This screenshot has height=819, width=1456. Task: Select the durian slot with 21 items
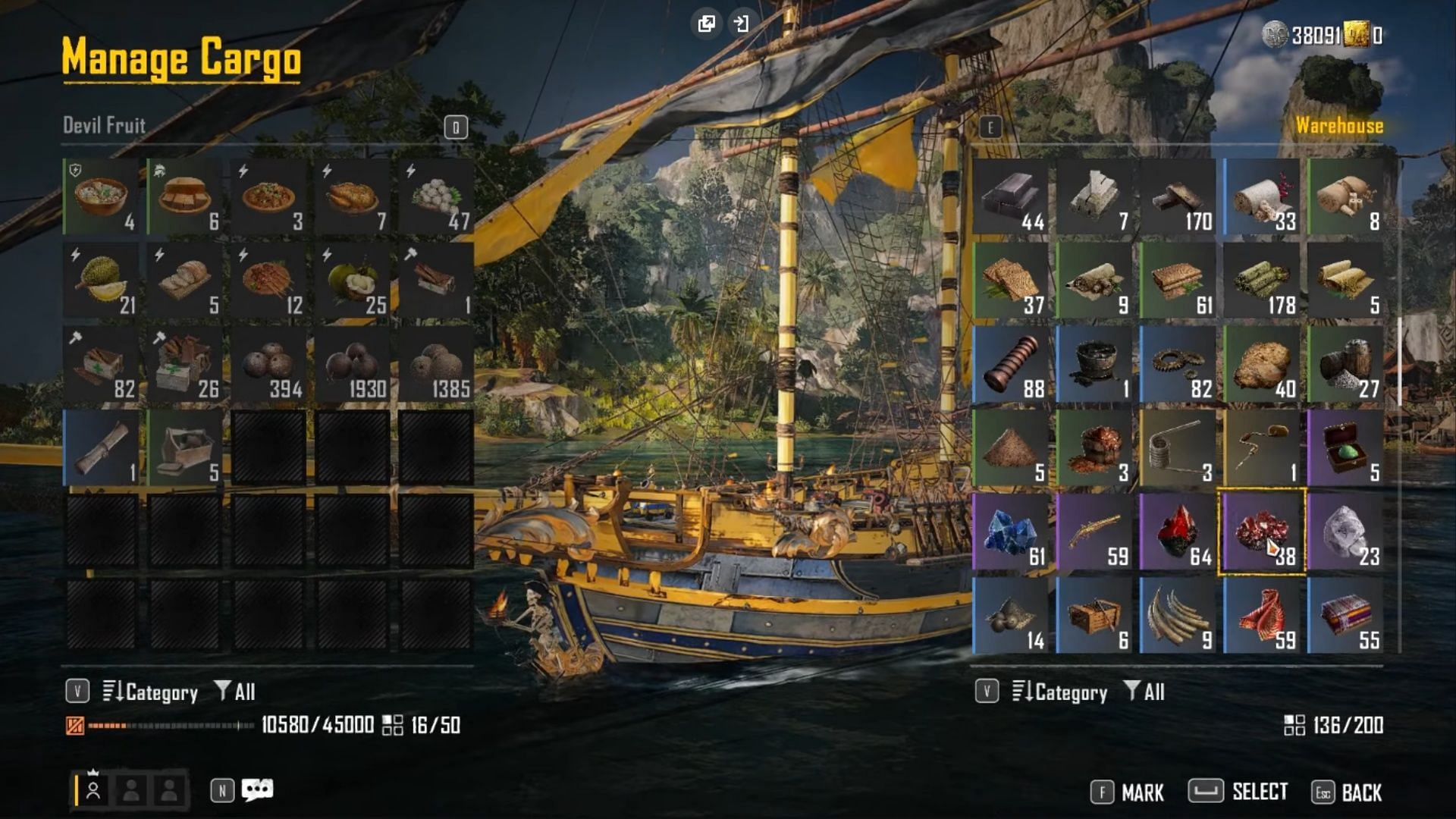pos(102,281)
